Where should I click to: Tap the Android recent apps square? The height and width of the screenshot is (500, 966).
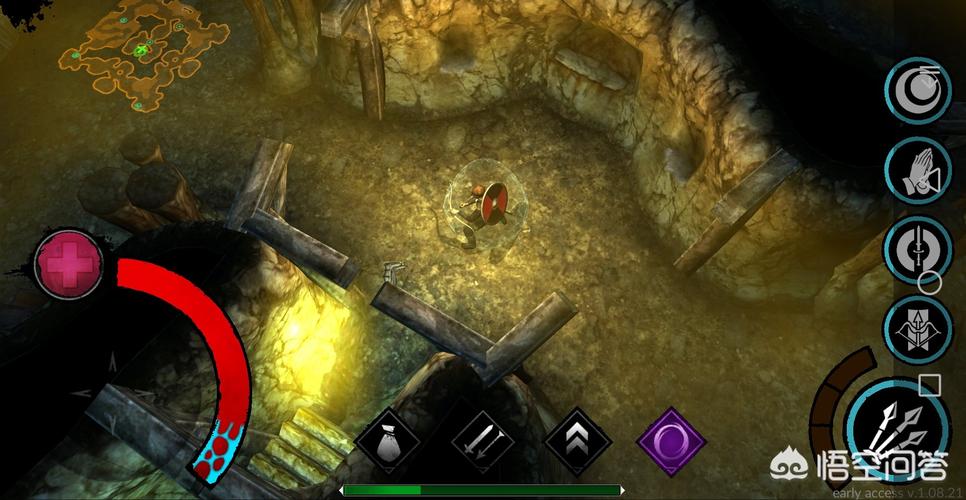[x=930, y=384]
